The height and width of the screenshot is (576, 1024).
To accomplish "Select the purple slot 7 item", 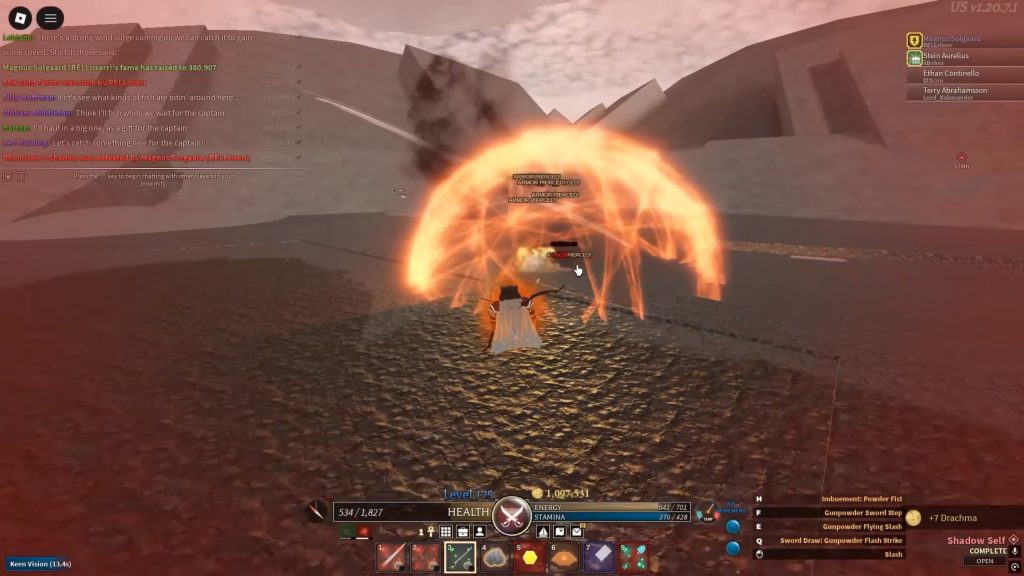I will [599, 557].
